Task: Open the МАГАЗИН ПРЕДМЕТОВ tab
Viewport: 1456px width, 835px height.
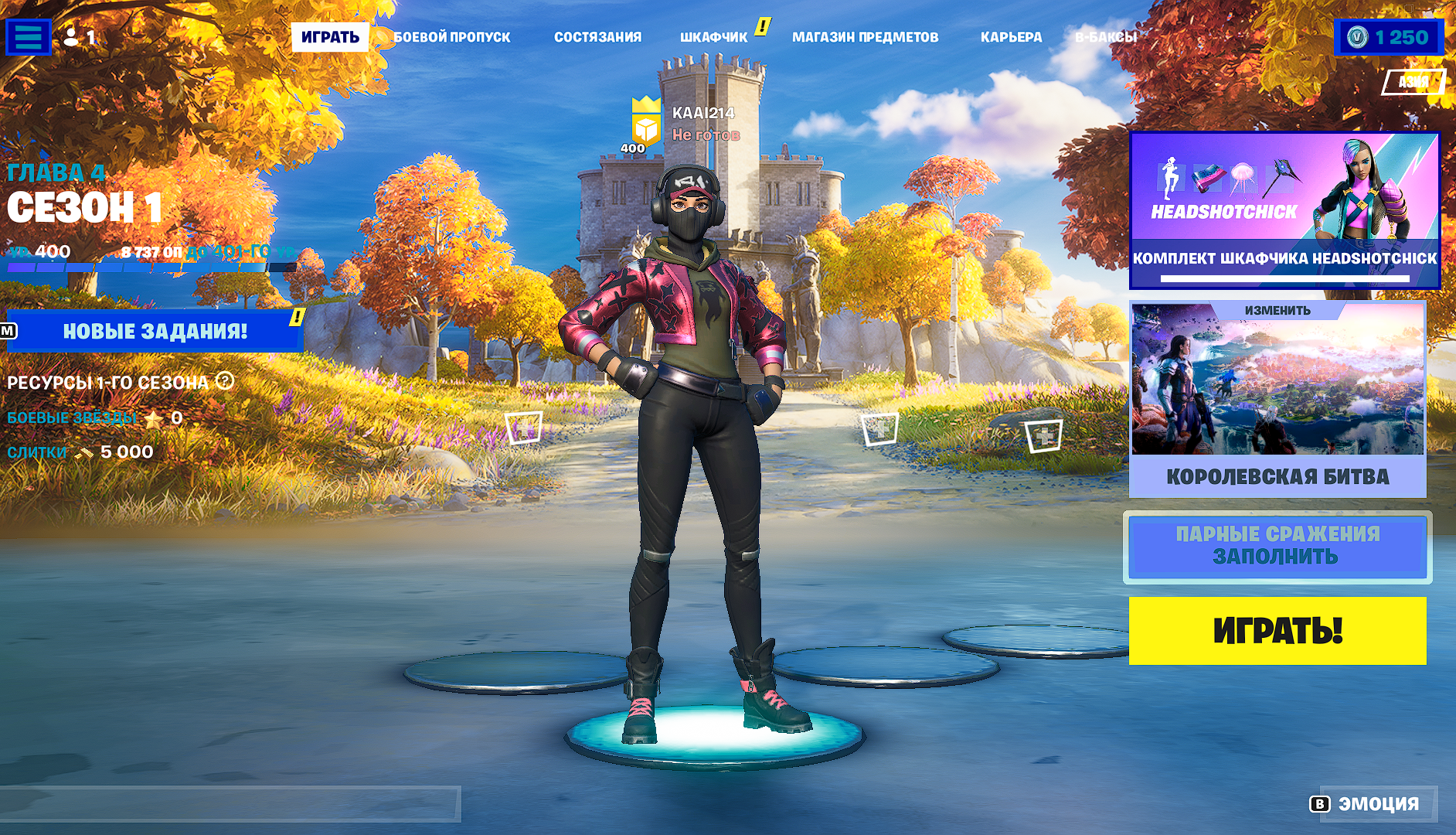Action: (865, 37)
